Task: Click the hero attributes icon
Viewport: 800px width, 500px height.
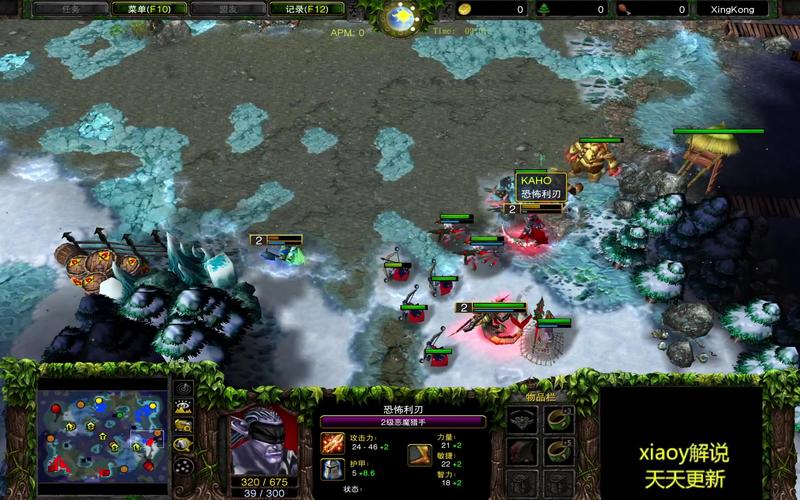Action: point(421,455)
